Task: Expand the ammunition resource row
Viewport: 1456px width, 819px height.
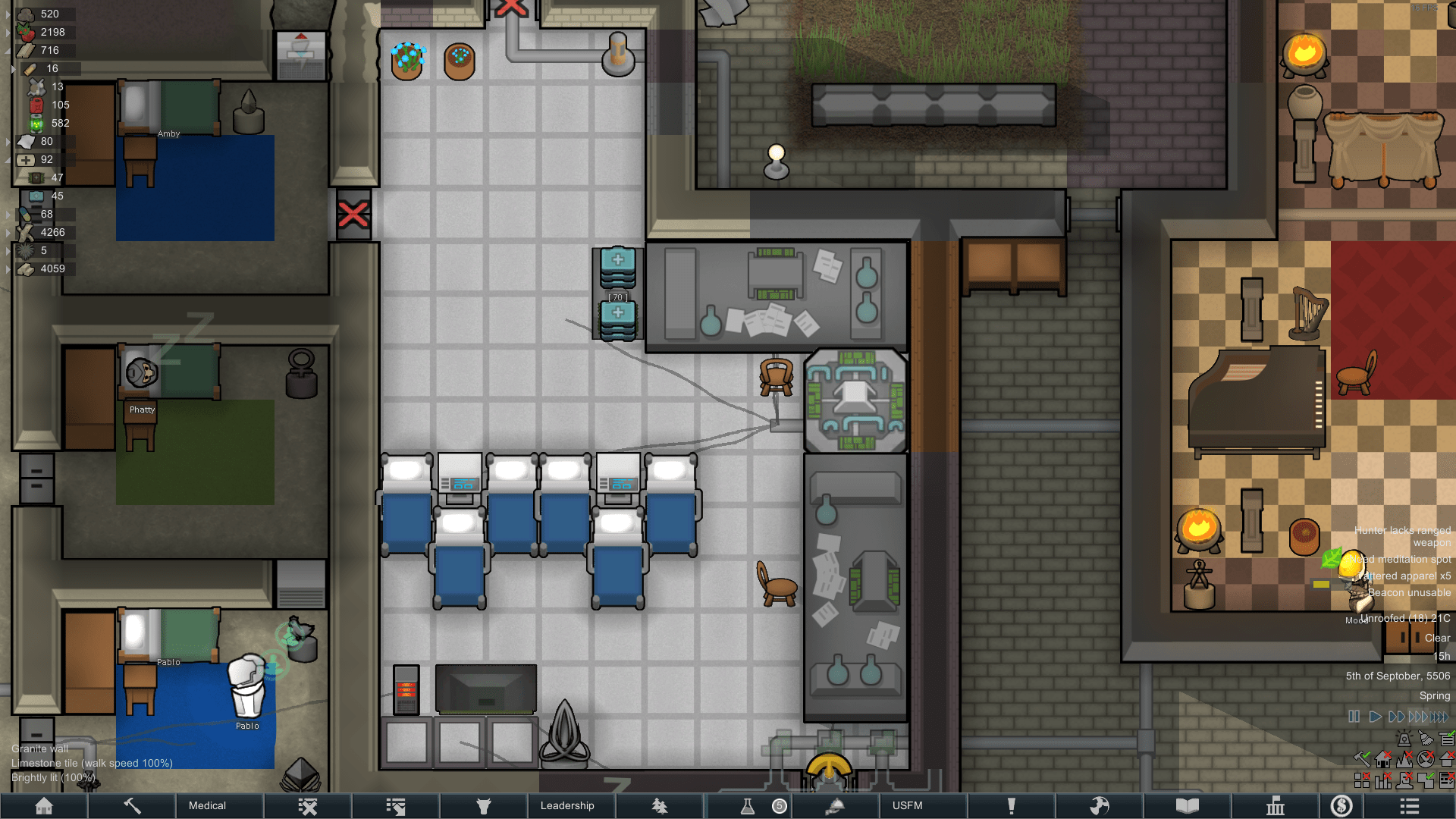Action: [13, 68]
